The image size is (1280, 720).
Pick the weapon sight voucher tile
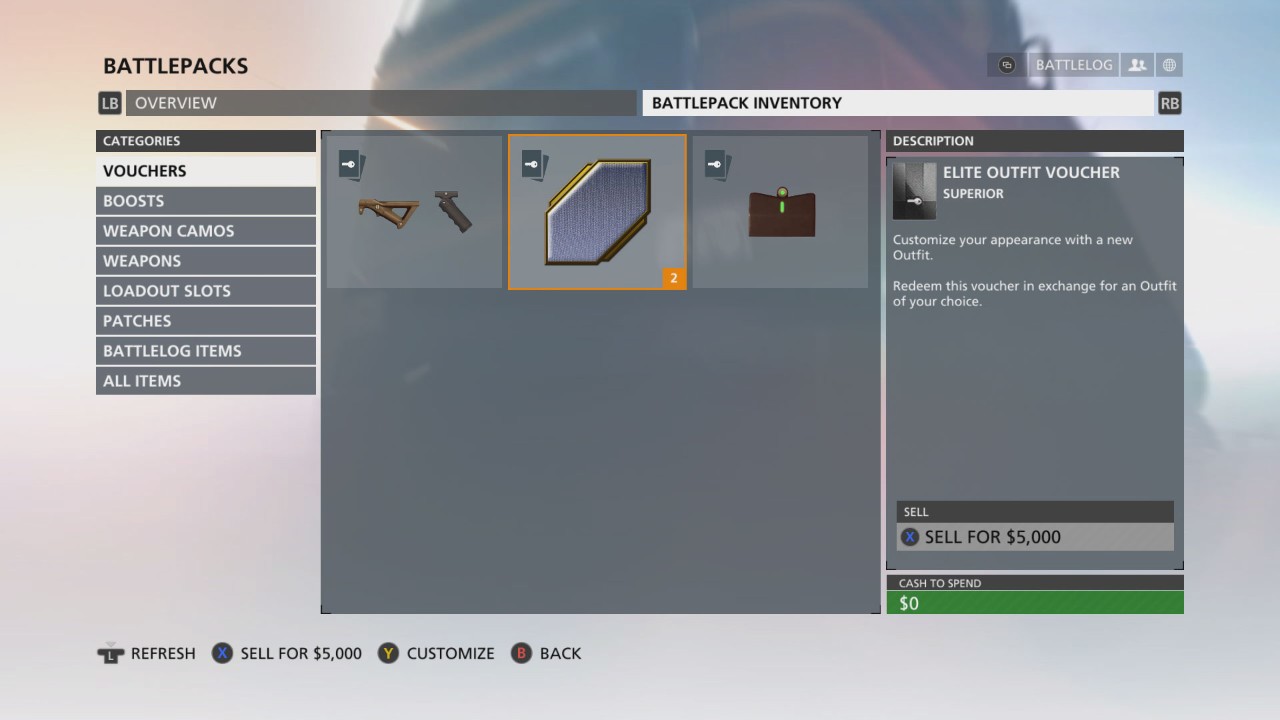[x=780, y=212]
